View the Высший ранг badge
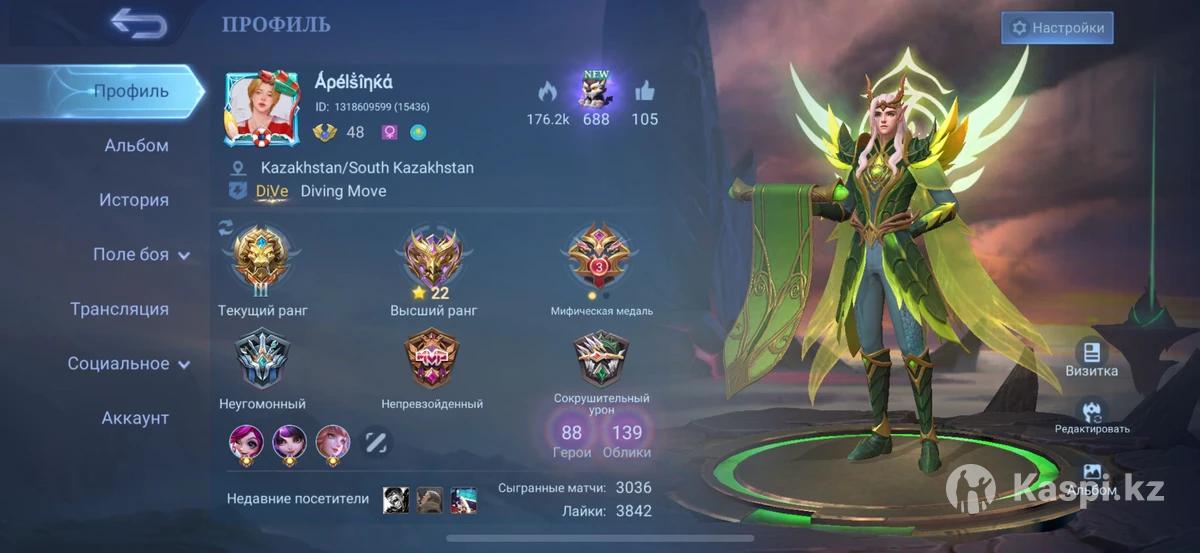The height and width of the screenshot is (553, 1200). pos(434,258)
